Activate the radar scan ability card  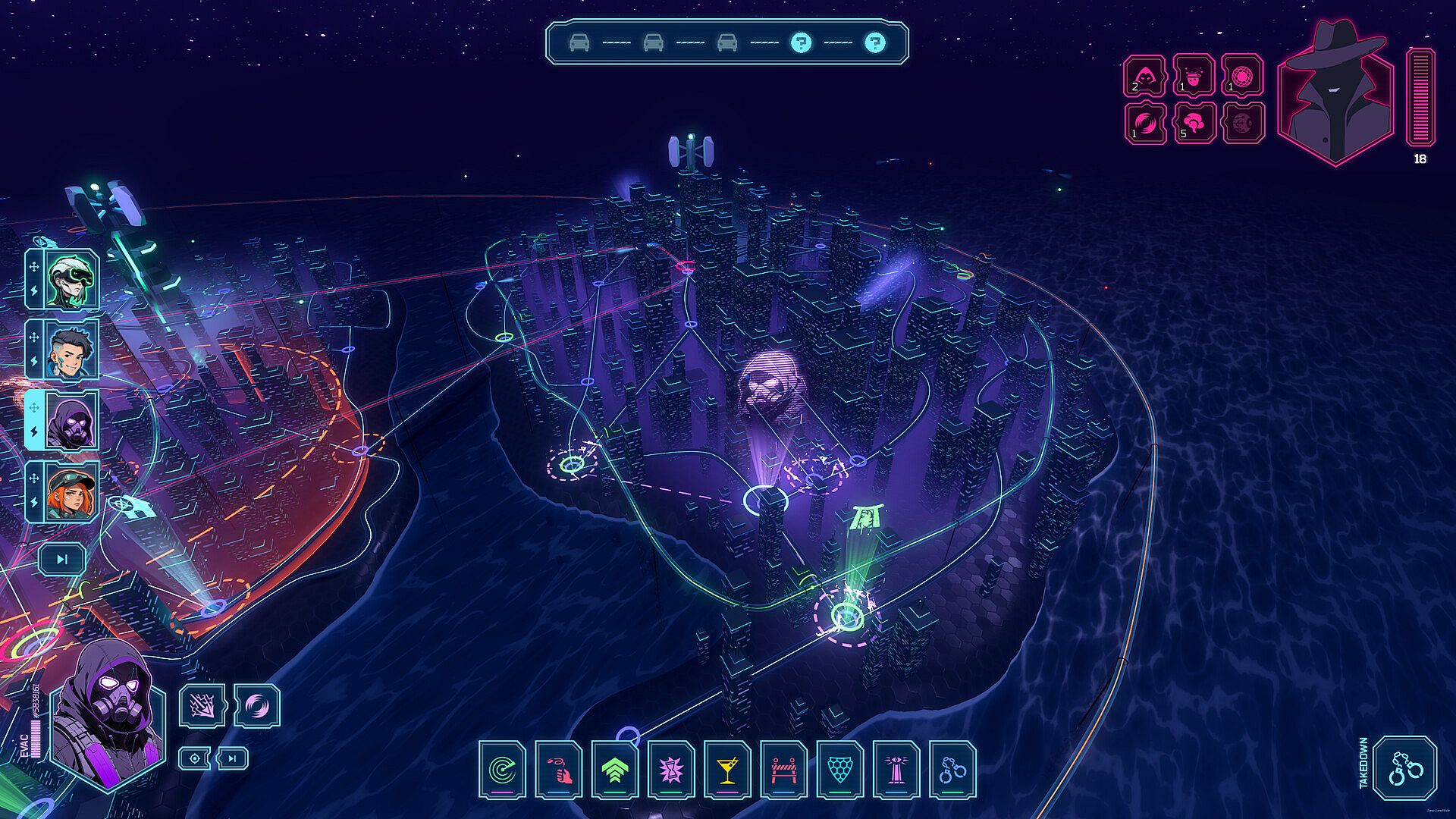click(x=502, y=770)
